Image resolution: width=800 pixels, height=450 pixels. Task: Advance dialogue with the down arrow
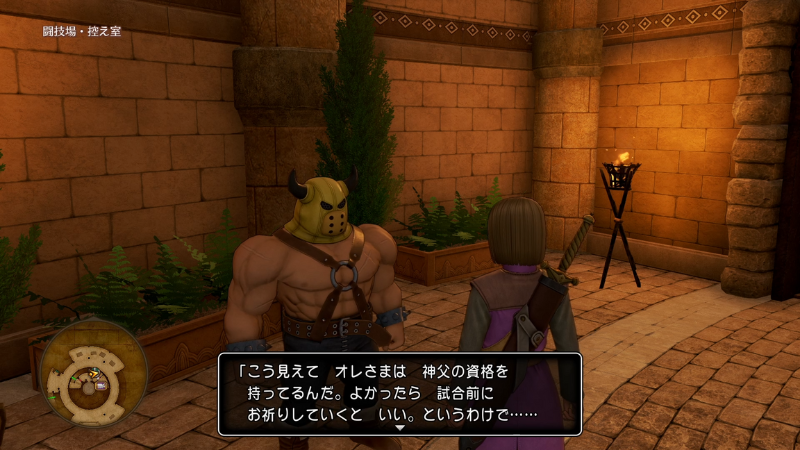[400, 427]
